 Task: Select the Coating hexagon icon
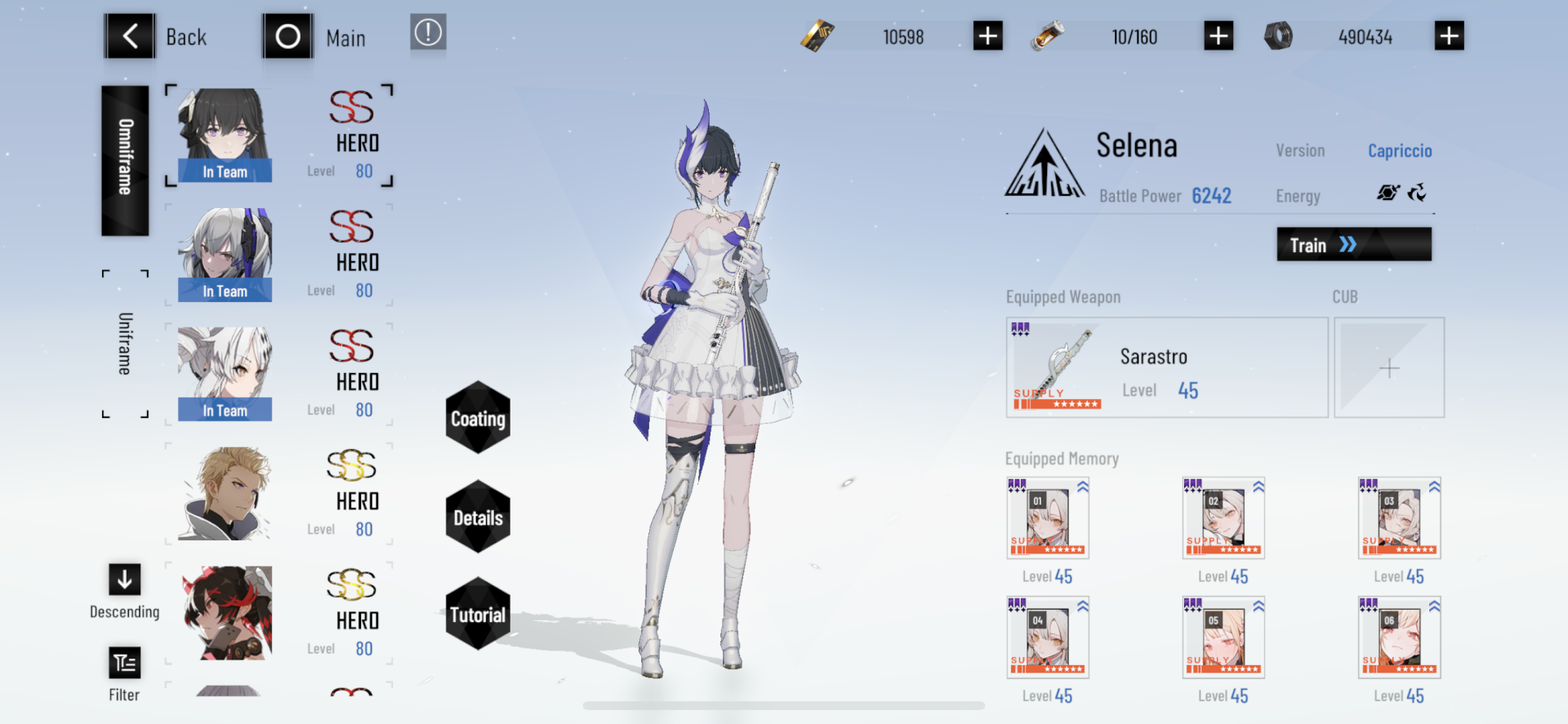(x=477, y=420)
